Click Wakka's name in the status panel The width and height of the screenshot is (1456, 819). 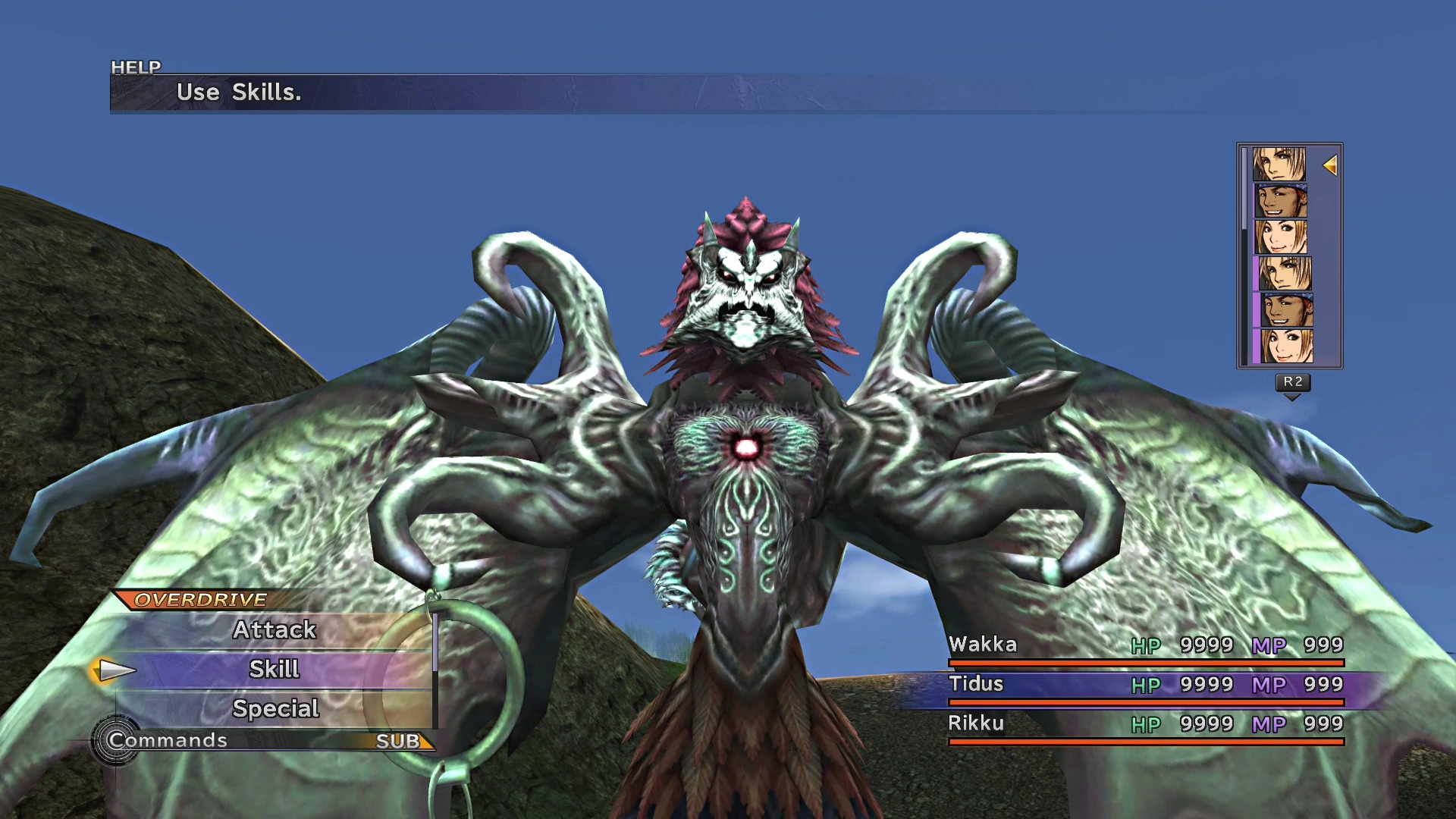pos(985,645)
